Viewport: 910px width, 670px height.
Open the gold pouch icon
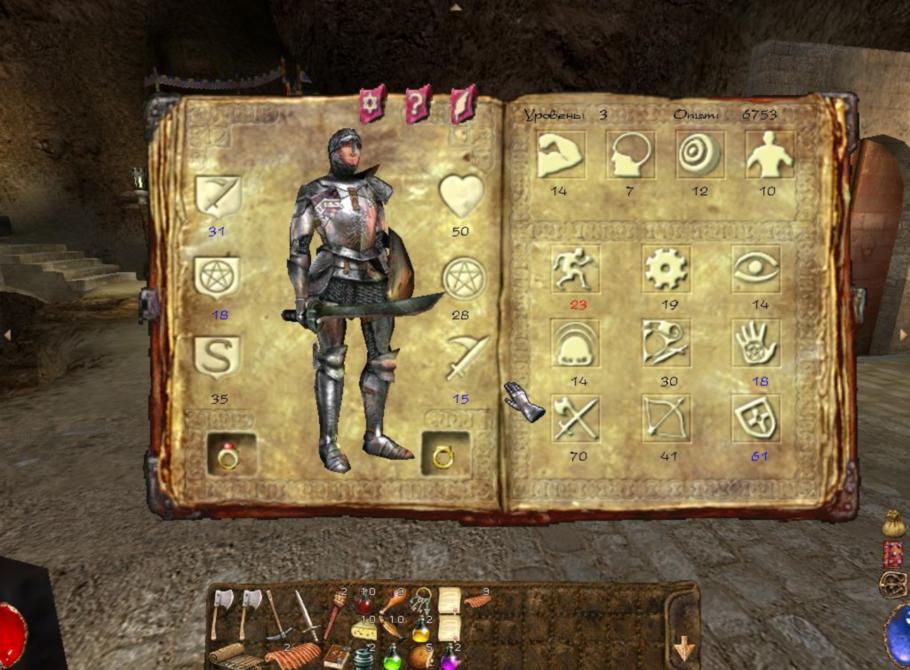pos(893,523)
